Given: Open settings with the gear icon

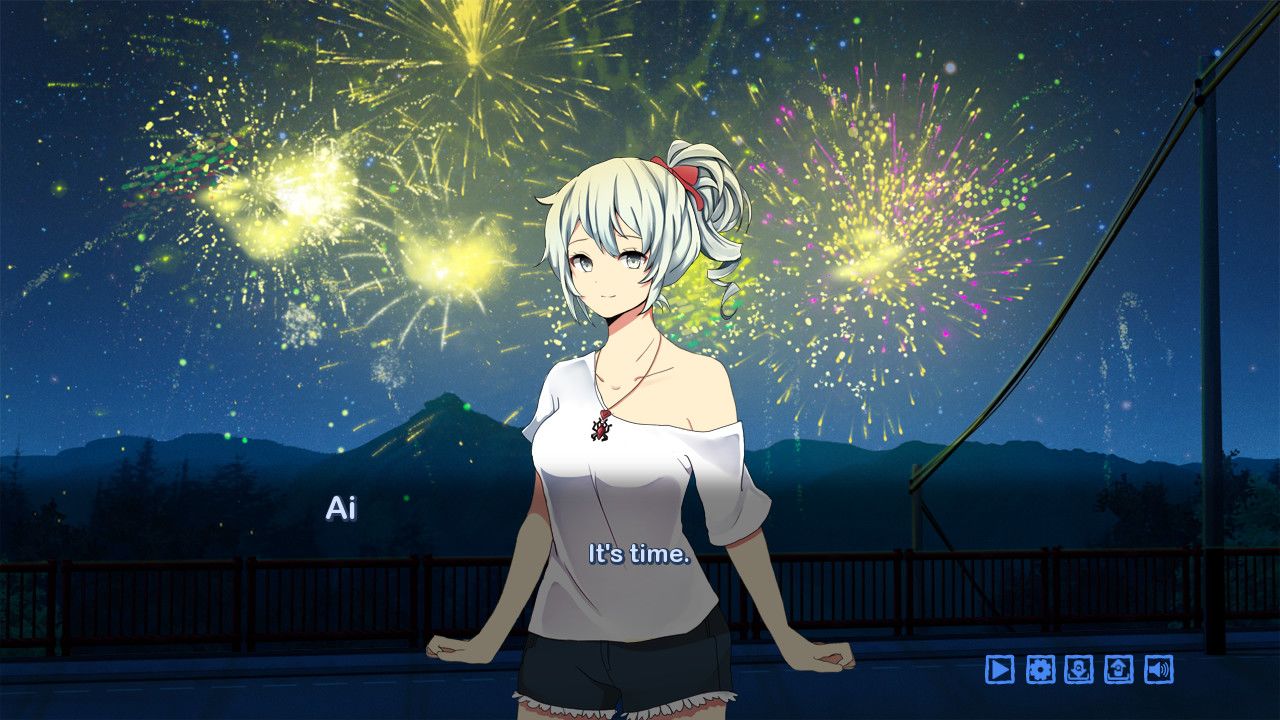Looking at the screenshot, I should point(1040,669).
